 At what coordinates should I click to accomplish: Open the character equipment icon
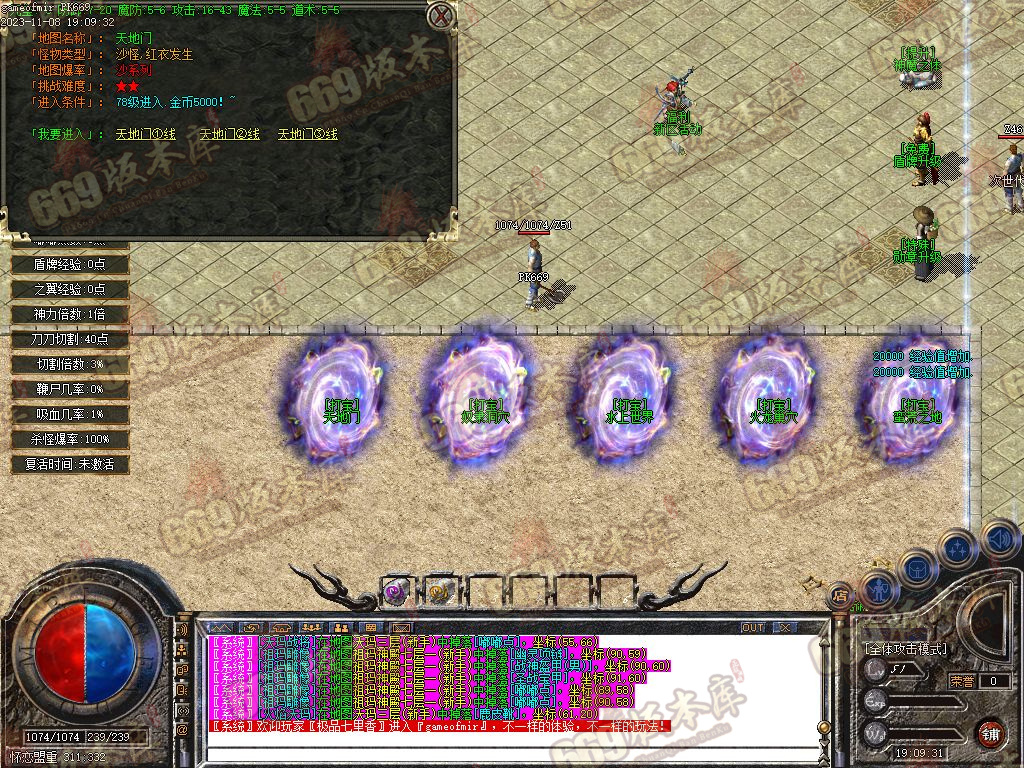coord(878,589)
